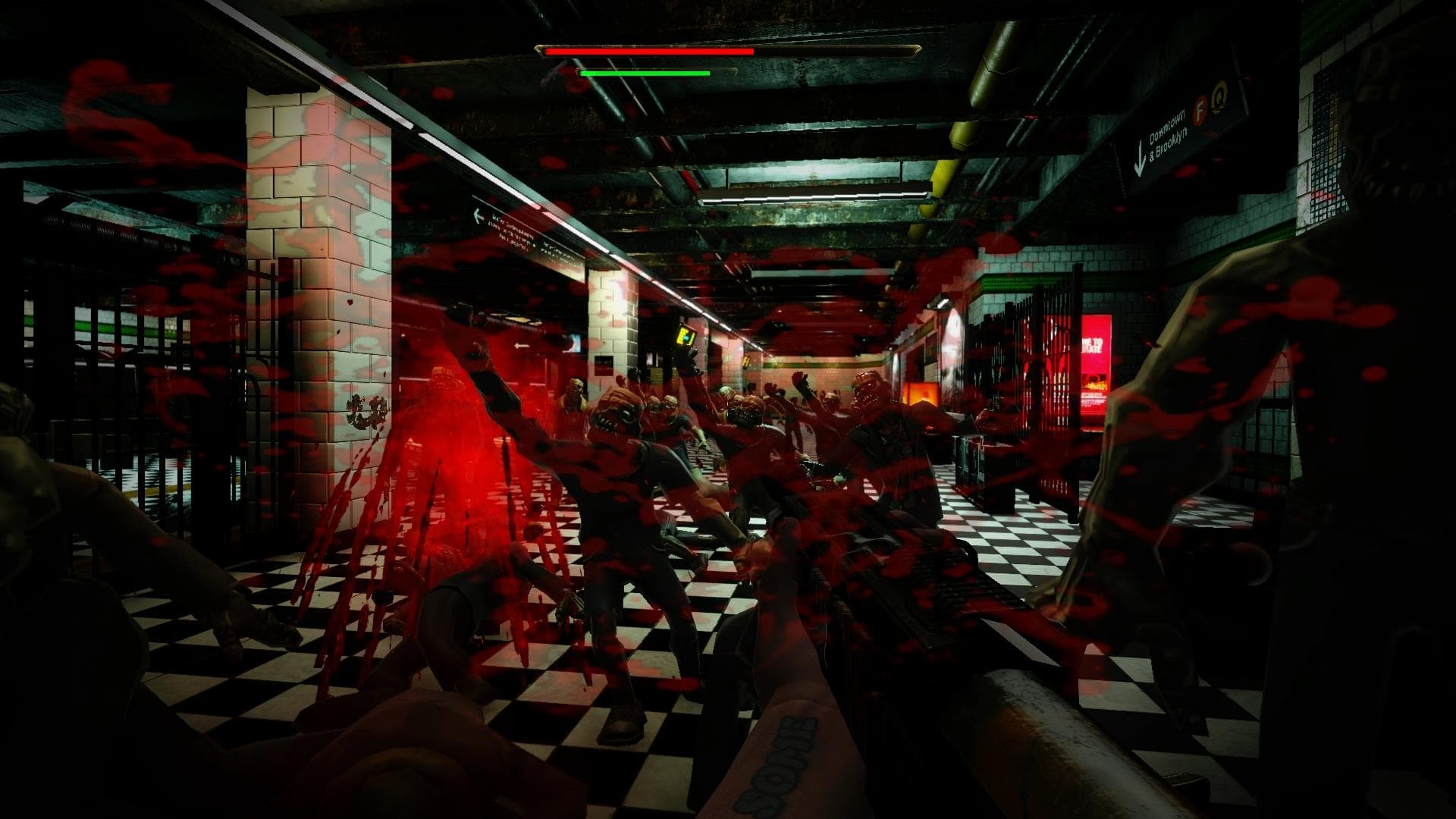Select the crosshair area at screen center
Image resolution: width=1456 pixels, height=819 pixels.
coord(728,409)
